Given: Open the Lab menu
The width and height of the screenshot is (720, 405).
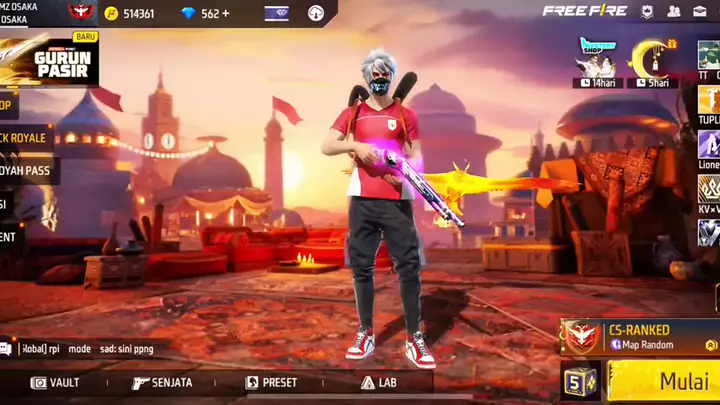Looking at the screenshot, I should (379, 382).
